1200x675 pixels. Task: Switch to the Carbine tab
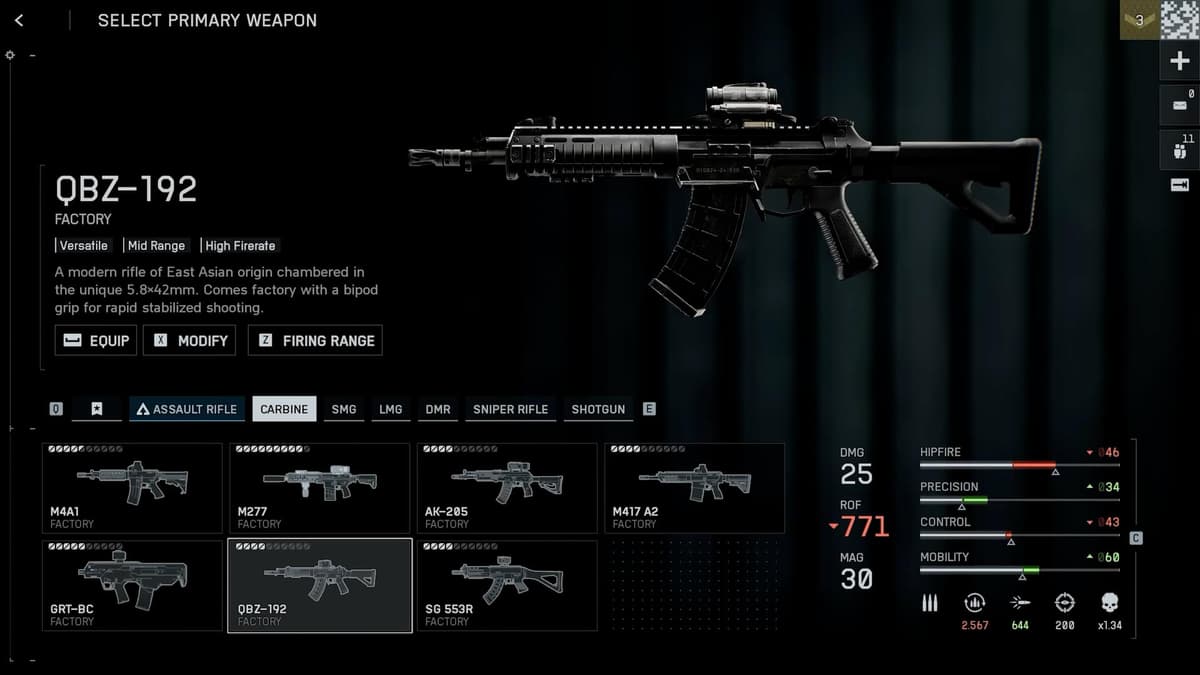[284, 409]
